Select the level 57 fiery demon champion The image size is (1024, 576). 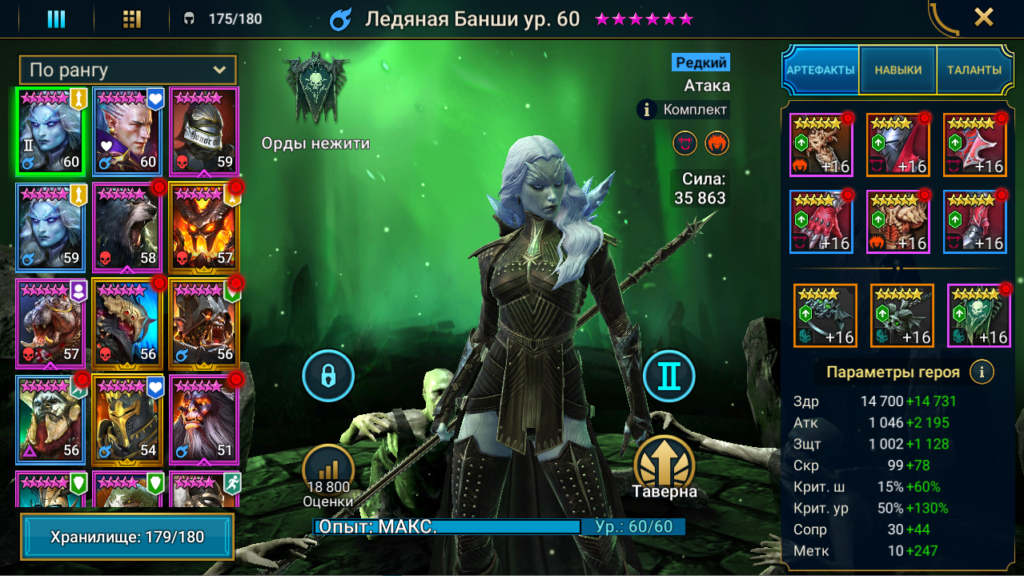[204, 227]
